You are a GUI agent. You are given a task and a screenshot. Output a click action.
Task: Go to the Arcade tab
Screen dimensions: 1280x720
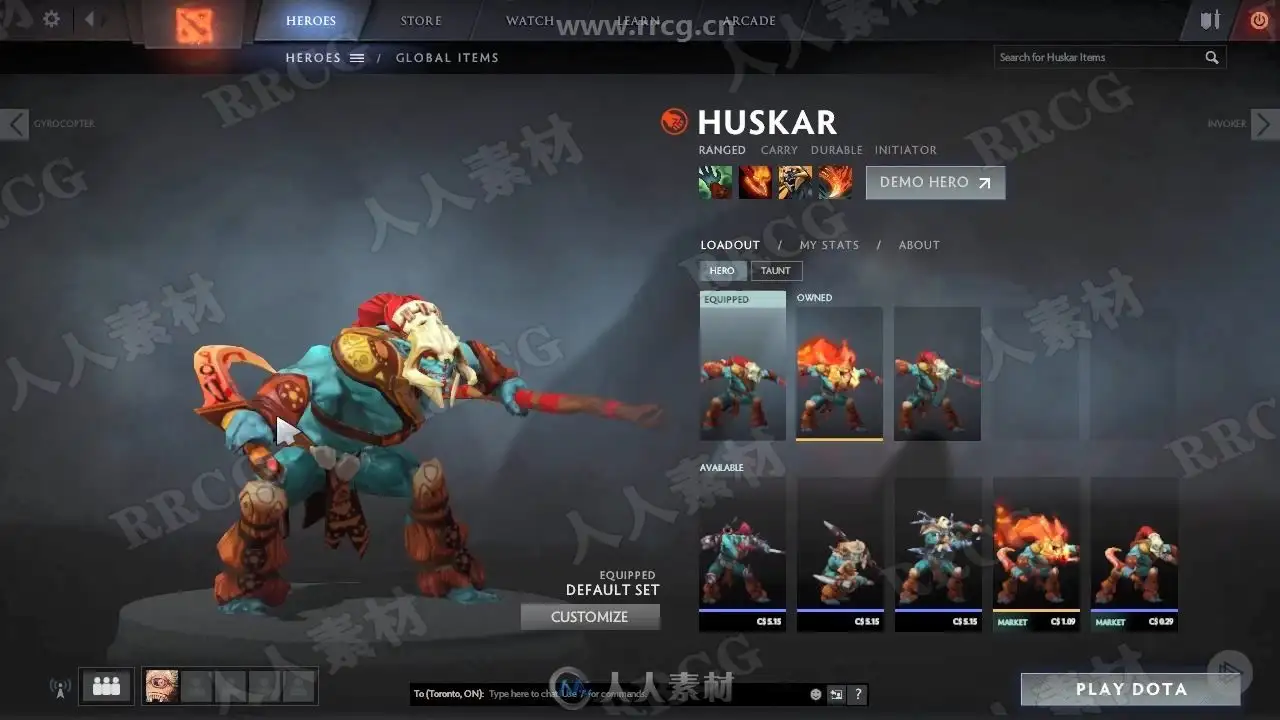point(749,21)
